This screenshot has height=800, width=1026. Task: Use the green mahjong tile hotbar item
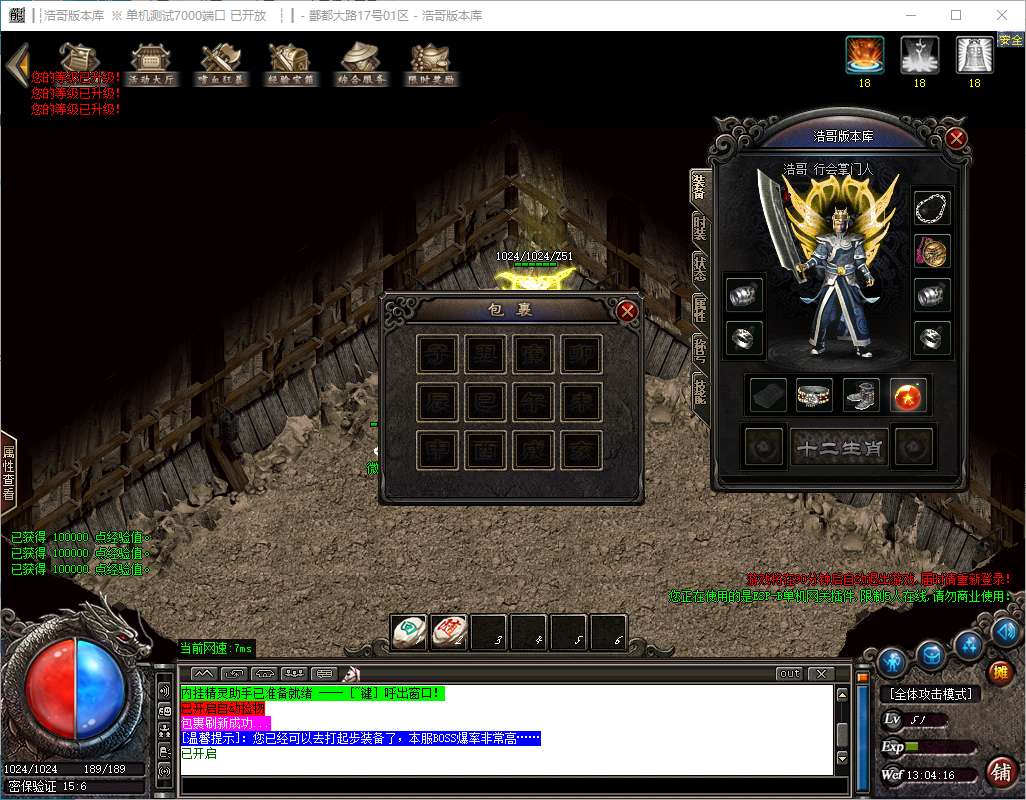(408, 632)
